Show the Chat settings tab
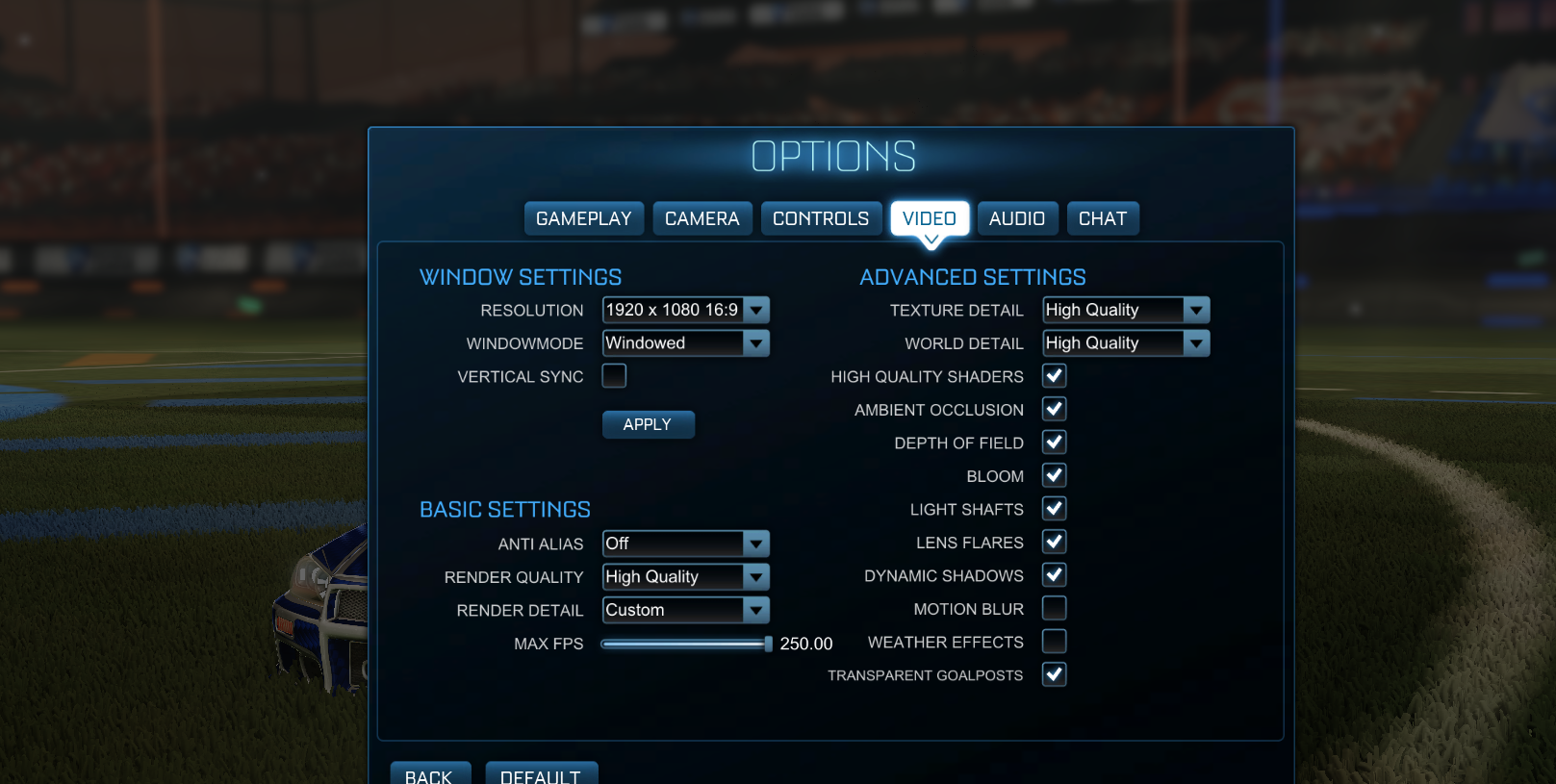The width and height of the screenshot is (1556, 784). 1102,218
